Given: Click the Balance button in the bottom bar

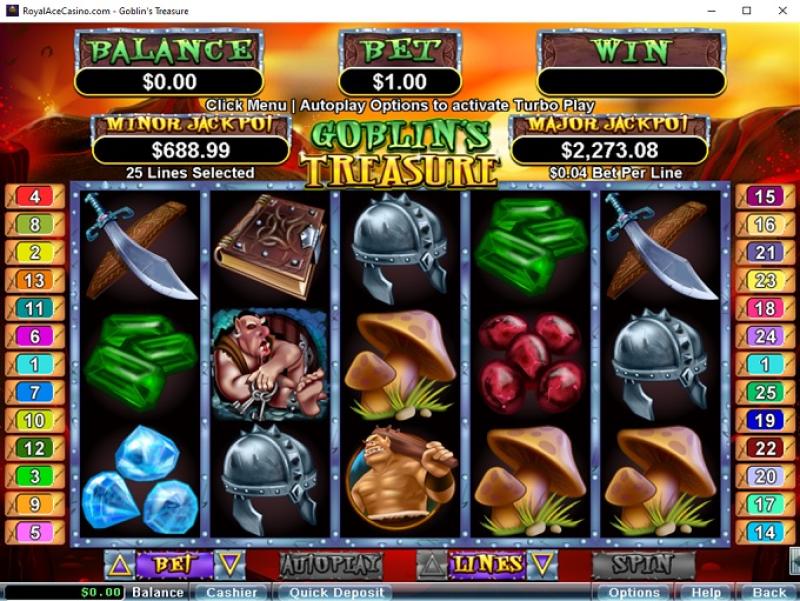Looking at the screenshot, I should pyautogui.click(x=158, y=592).
